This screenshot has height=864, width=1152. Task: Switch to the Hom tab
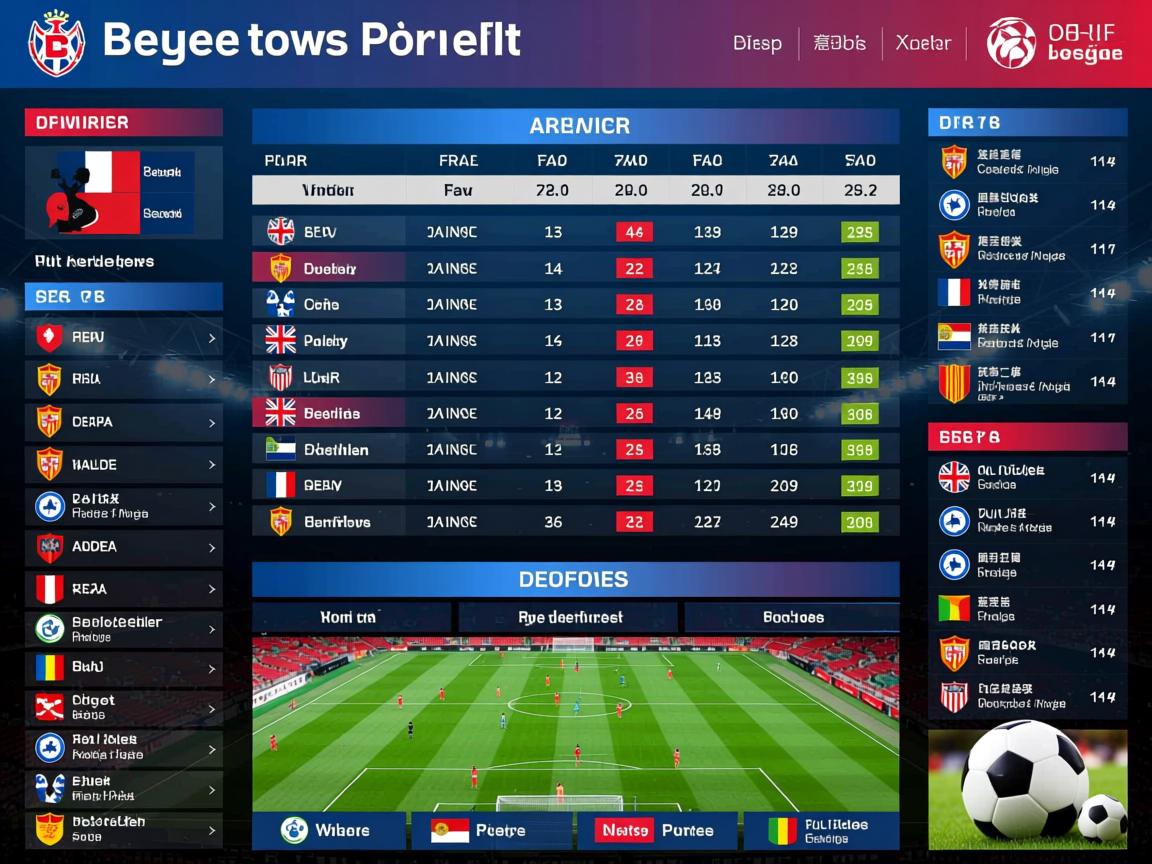(x=351, y=618)
